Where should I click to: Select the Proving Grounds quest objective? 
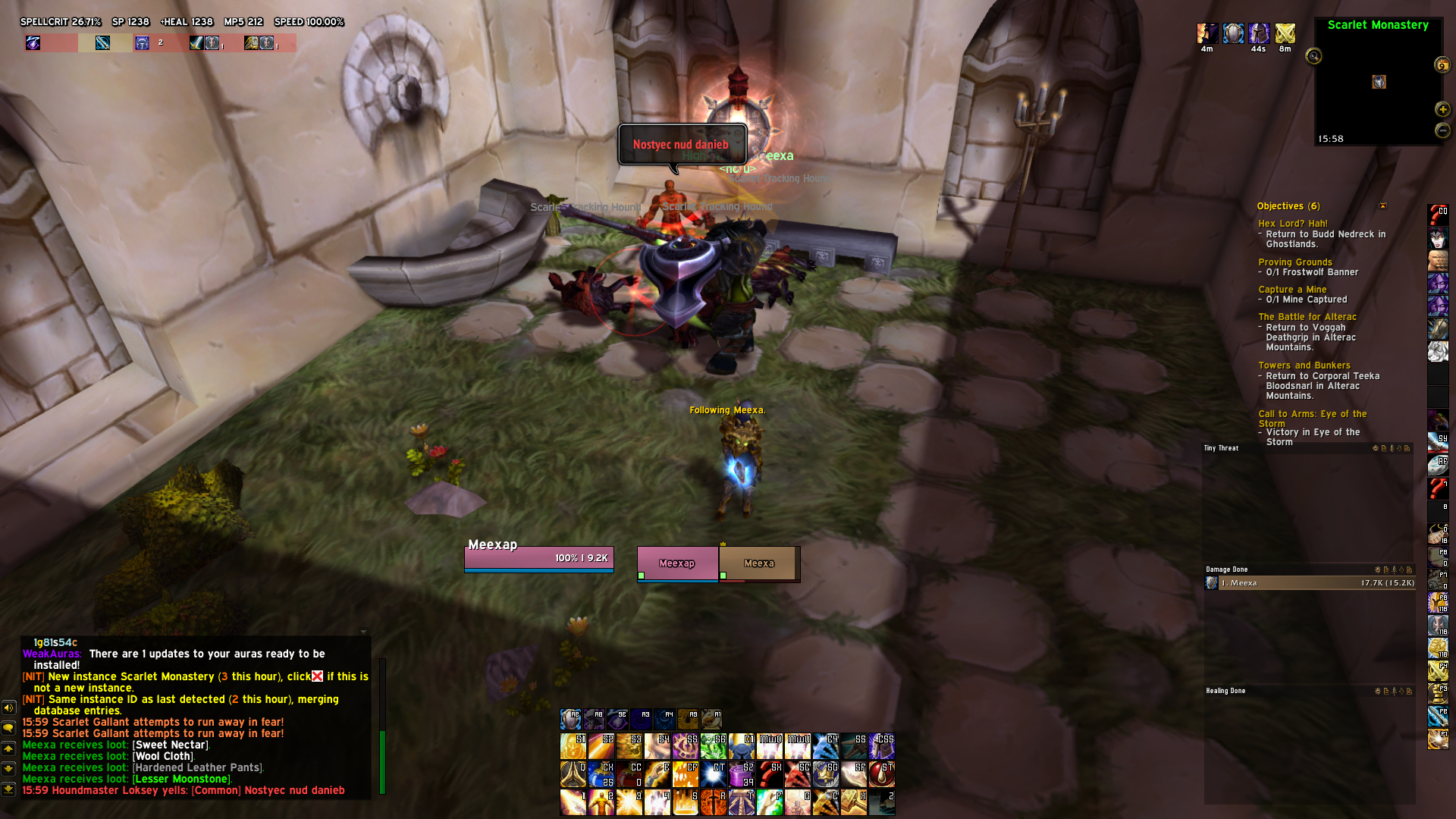click(x=1294, y=262)
